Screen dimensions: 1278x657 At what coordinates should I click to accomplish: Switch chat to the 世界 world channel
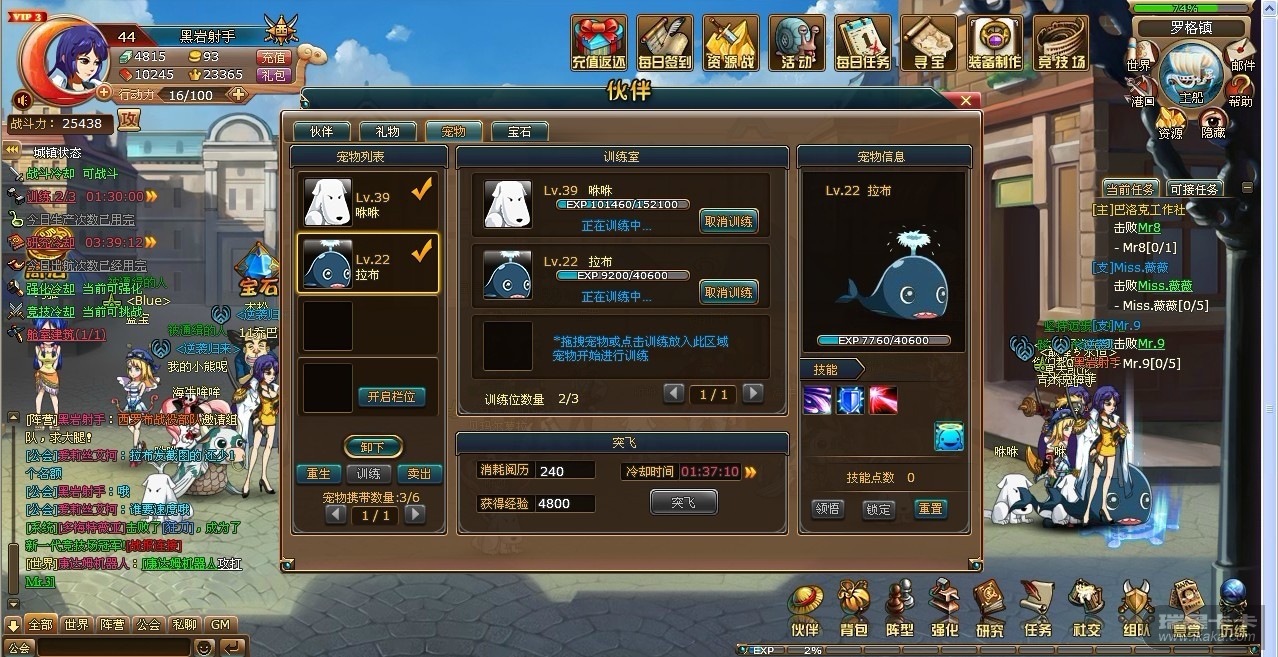tap(76, 625)
